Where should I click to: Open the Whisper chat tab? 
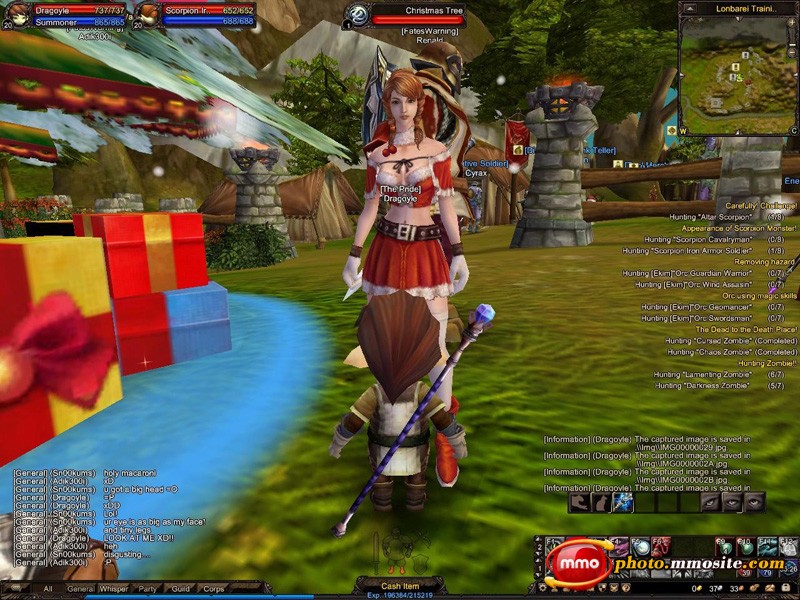[115, 589]
